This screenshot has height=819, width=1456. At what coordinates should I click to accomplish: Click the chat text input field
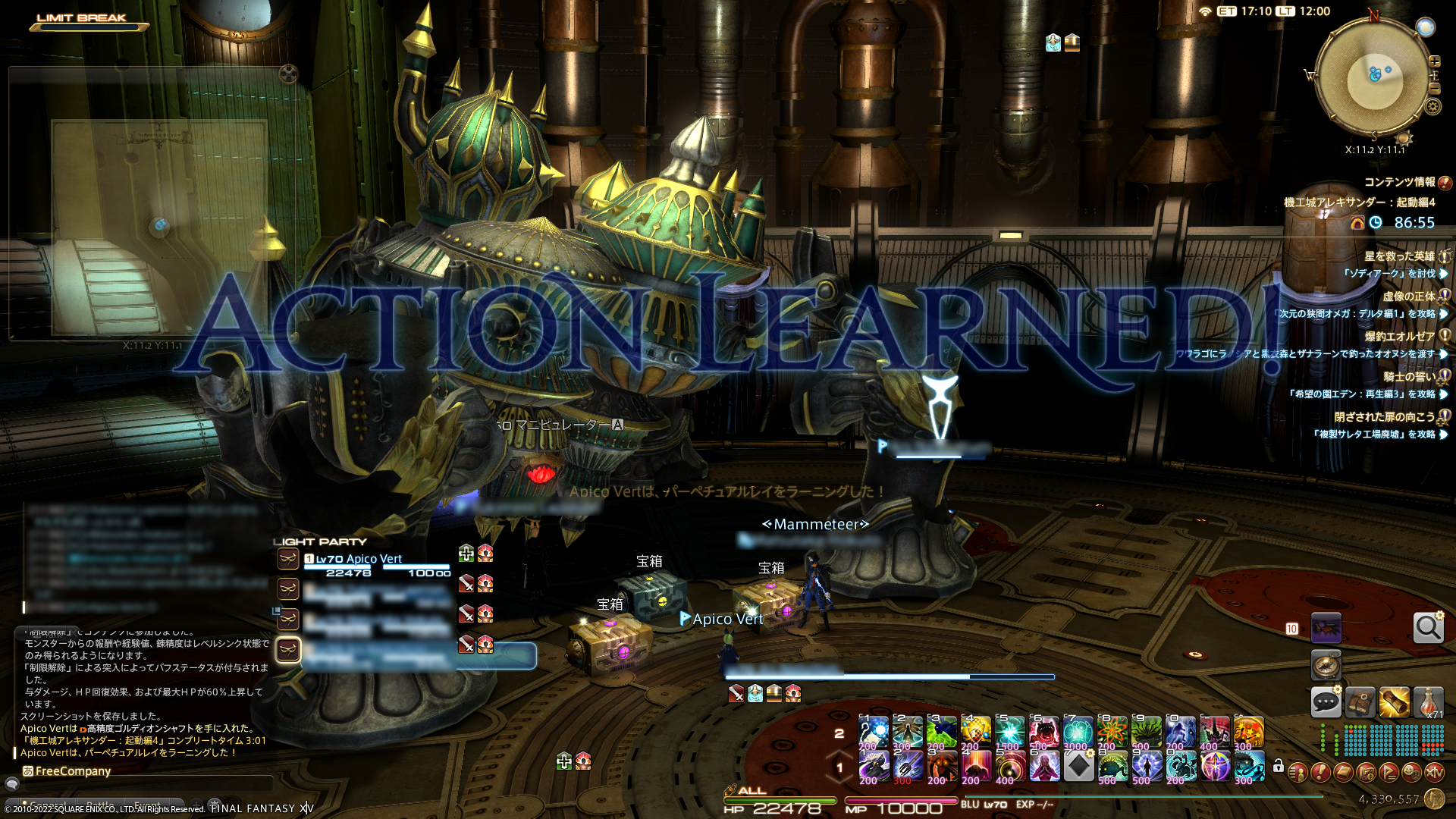click(x=144, y=784)
